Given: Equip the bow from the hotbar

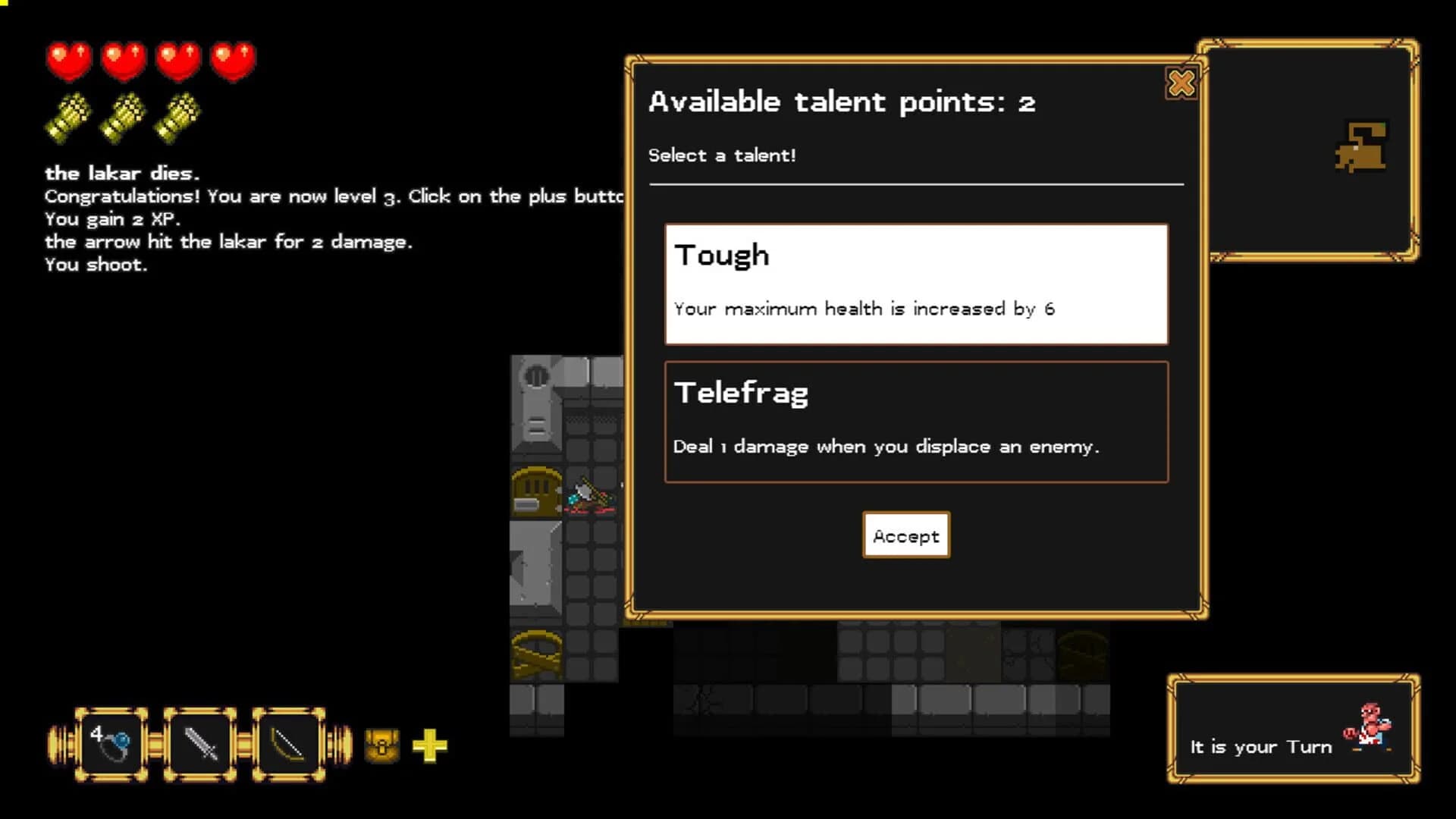Looking at the screenshot, I should click(290, 744).
